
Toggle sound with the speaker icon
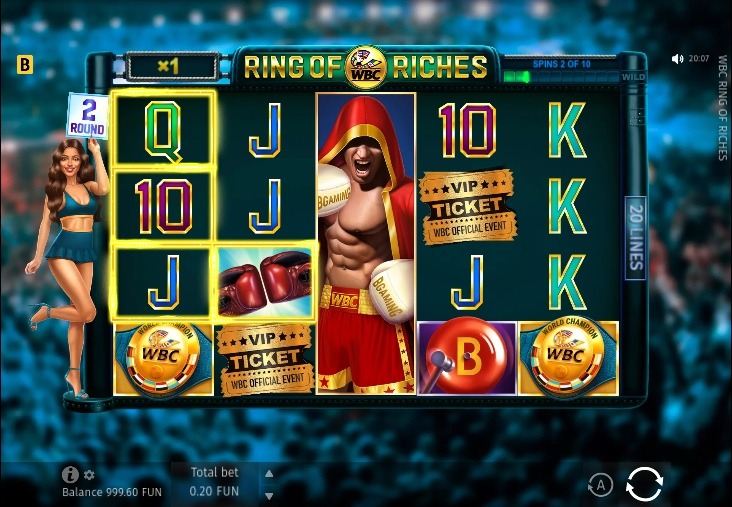tap(678, 59)
